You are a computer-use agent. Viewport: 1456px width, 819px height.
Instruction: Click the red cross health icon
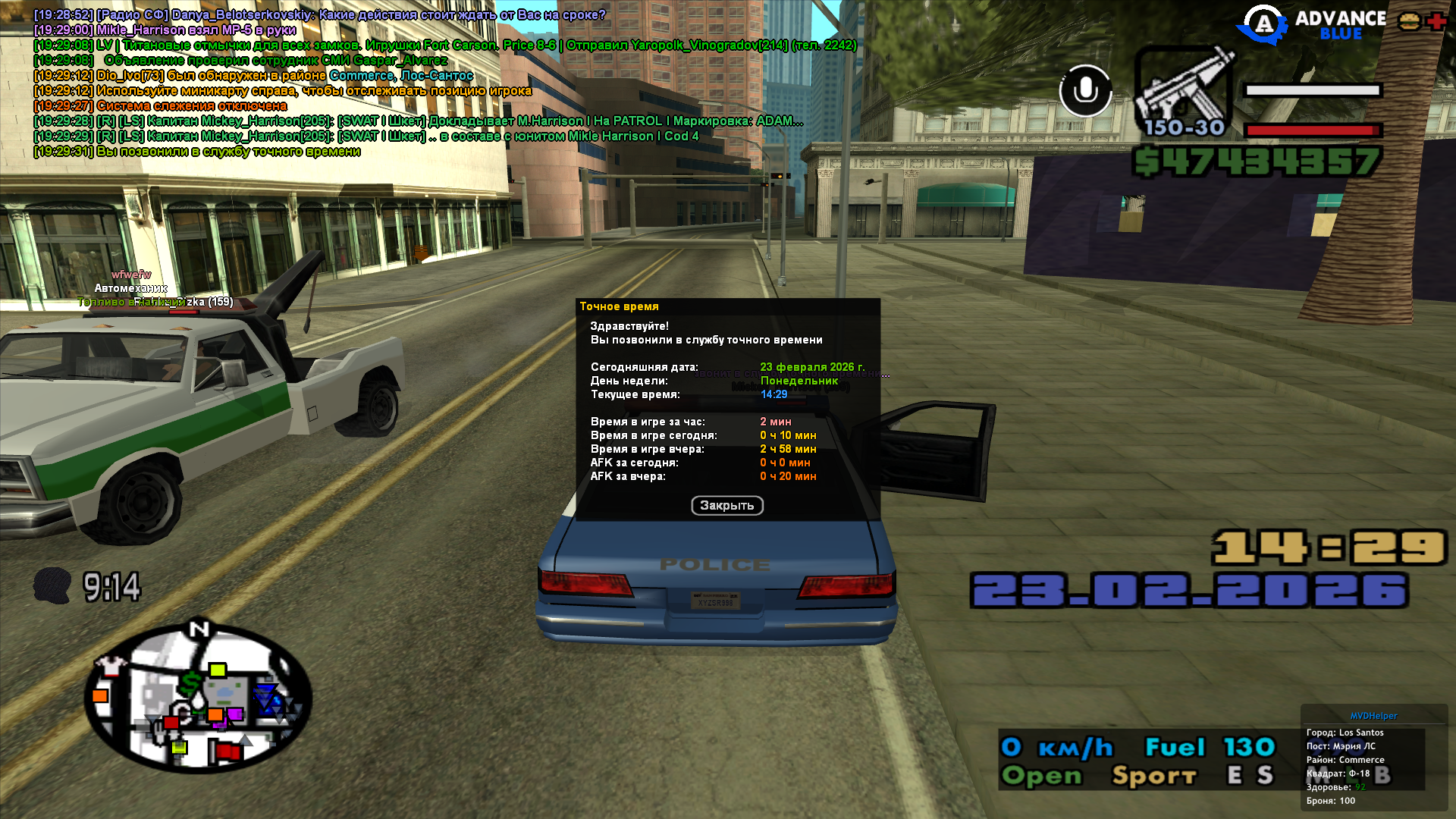1436,21
